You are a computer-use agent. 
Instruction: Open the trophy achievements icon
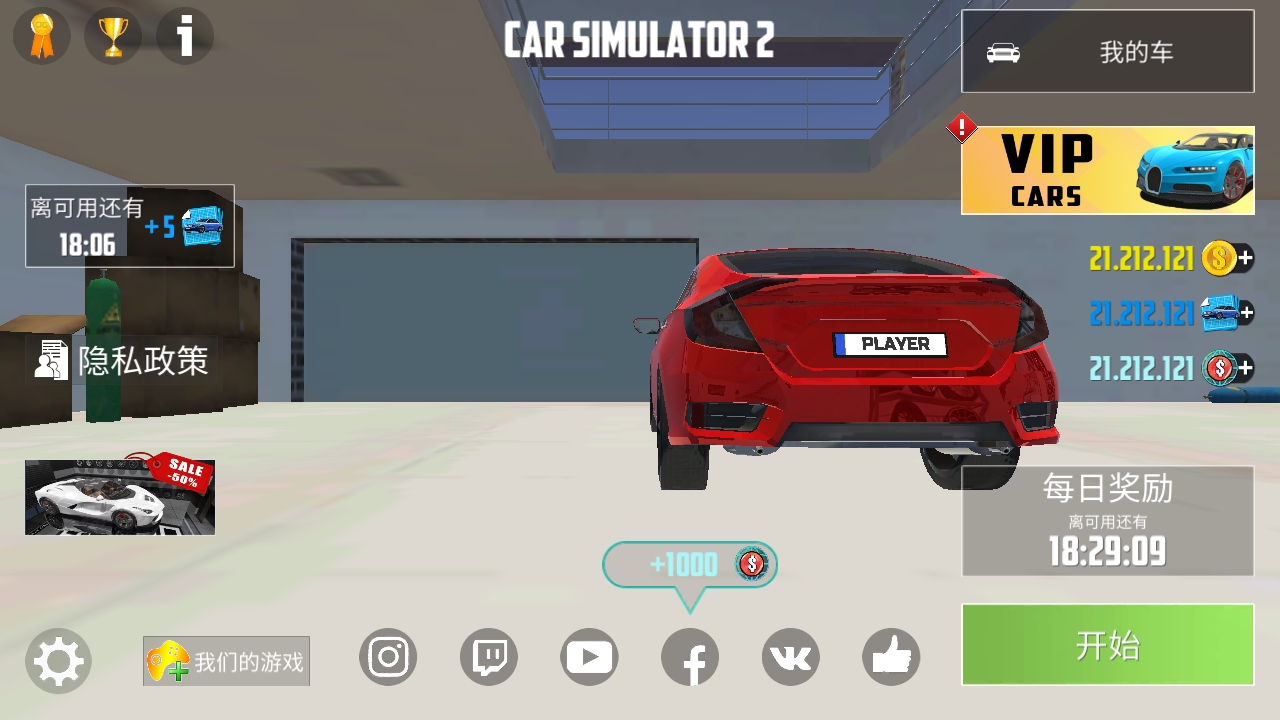coord(113,37)
